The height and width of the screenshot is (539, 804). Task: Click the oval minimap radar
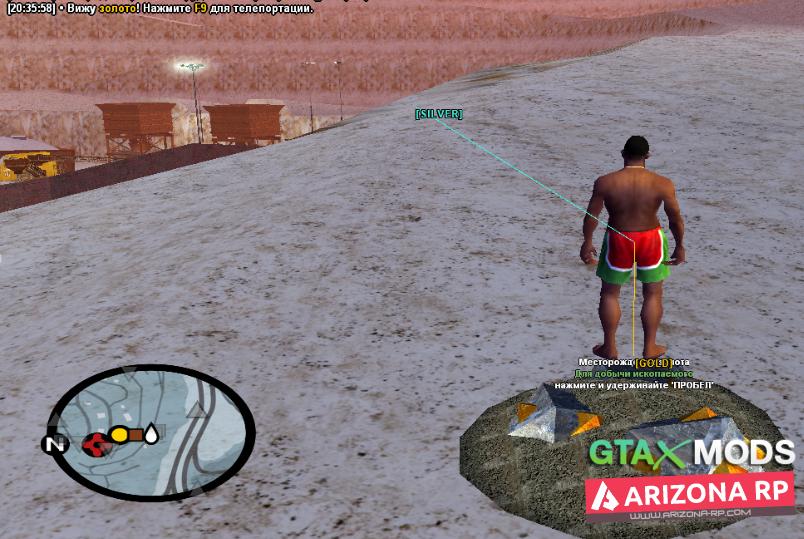(x=150, y=432)
